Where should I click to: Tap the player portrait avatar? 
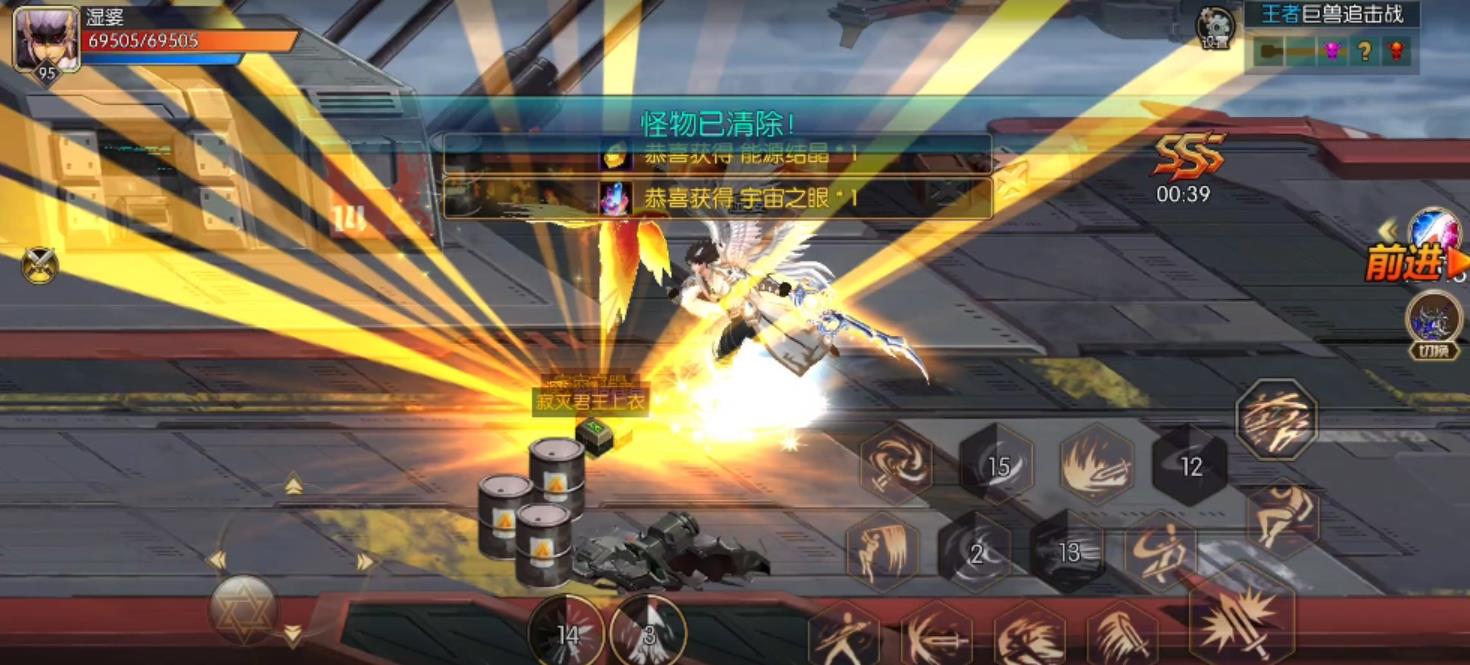pyautogui.click(x=46, y=39)
